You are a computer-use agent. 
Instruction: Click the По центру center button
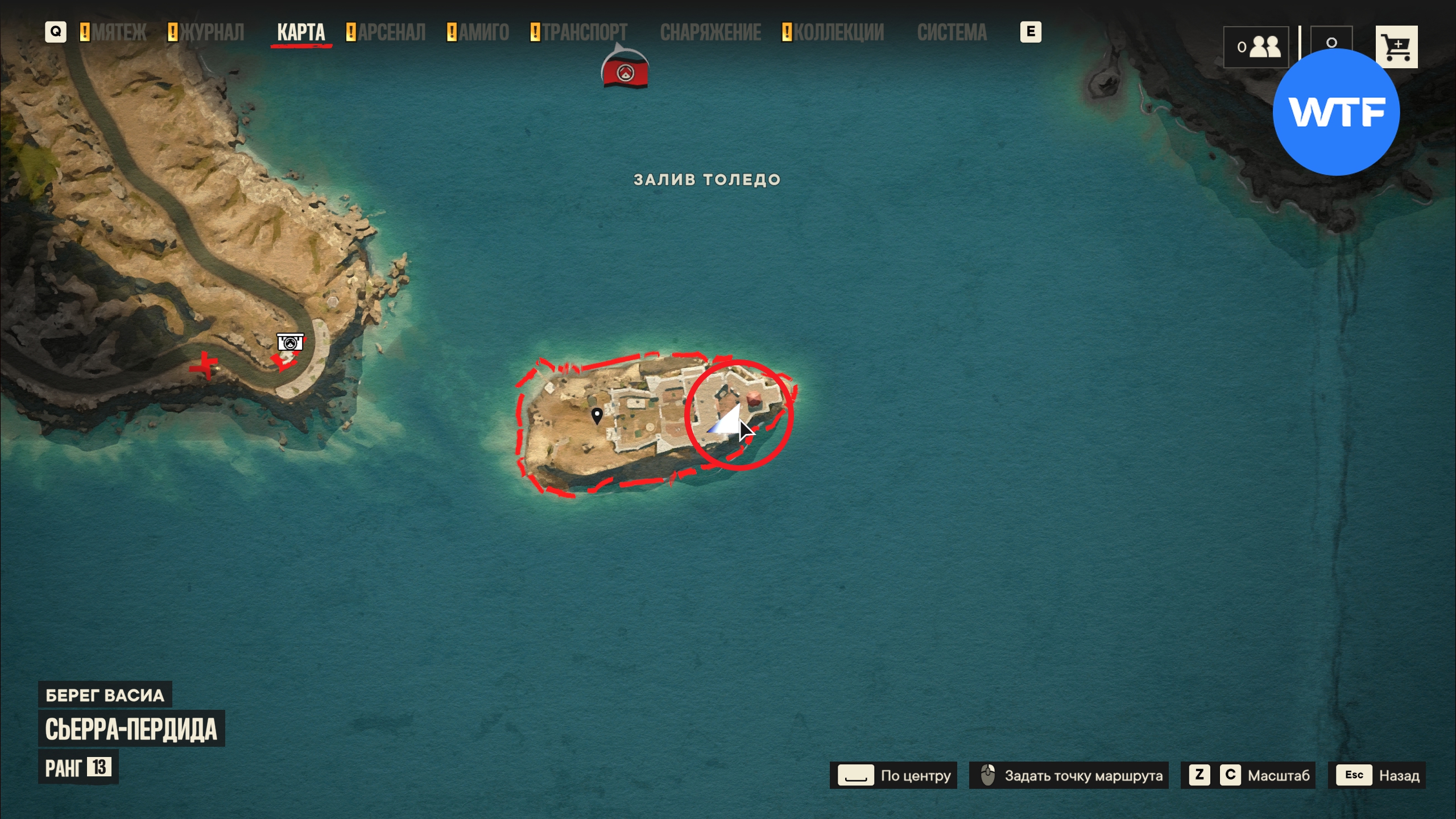[x=893, y=775]
